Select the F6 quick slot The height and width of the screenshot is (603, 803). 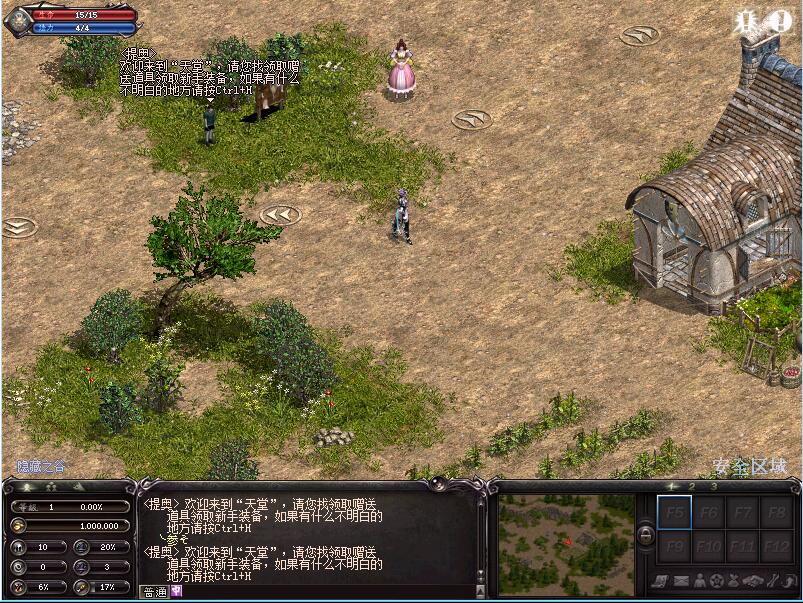[x=709, y=512]
